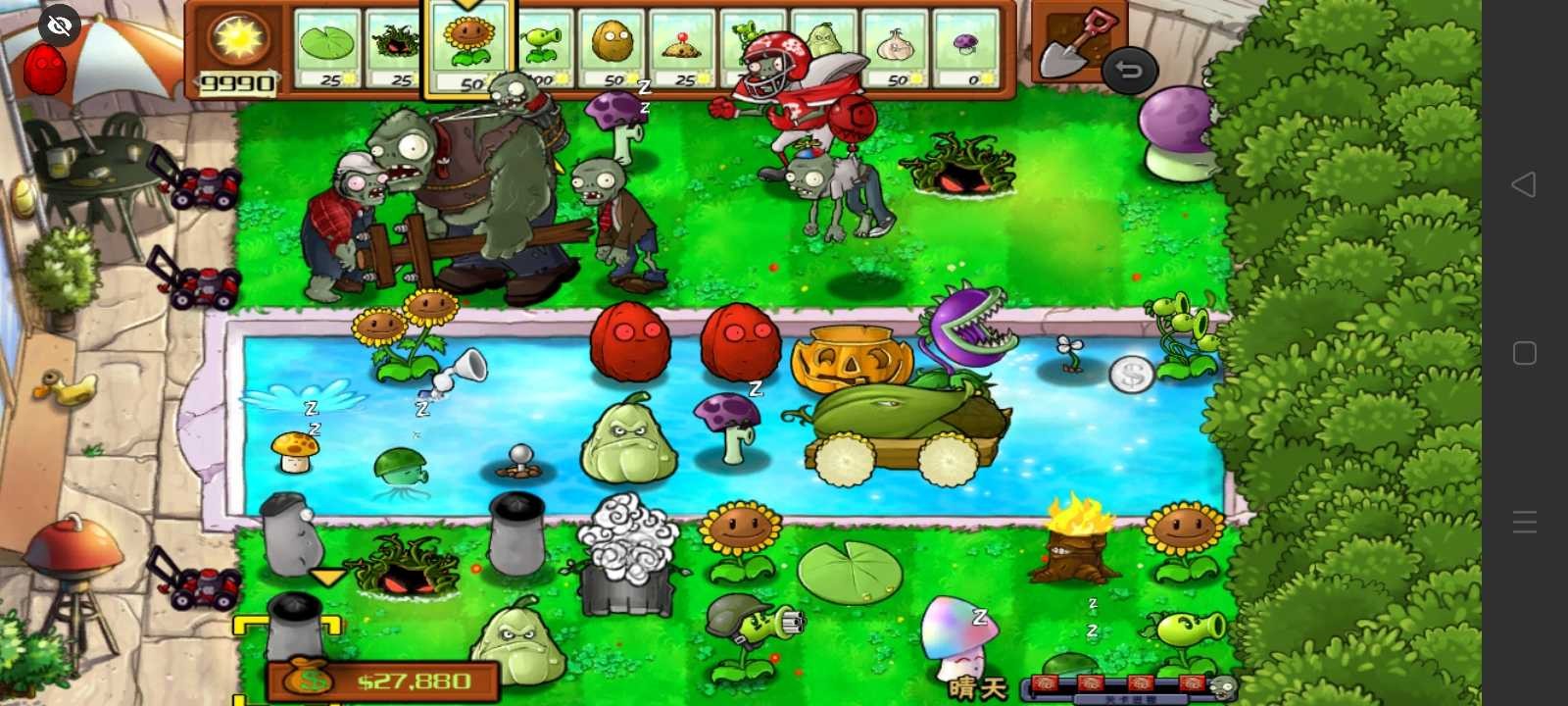The height and width of the screenshot is (706, 1568).
Task: Tap the level progress bar zombie head
Action: click(x=1223, y=684)
